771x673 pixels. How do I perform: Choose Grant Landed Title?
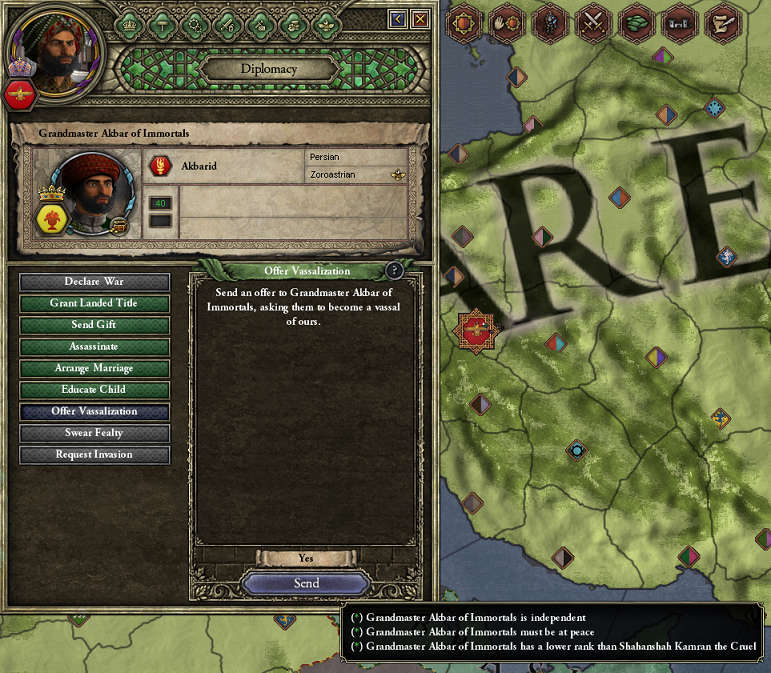[x=94, y=303]
